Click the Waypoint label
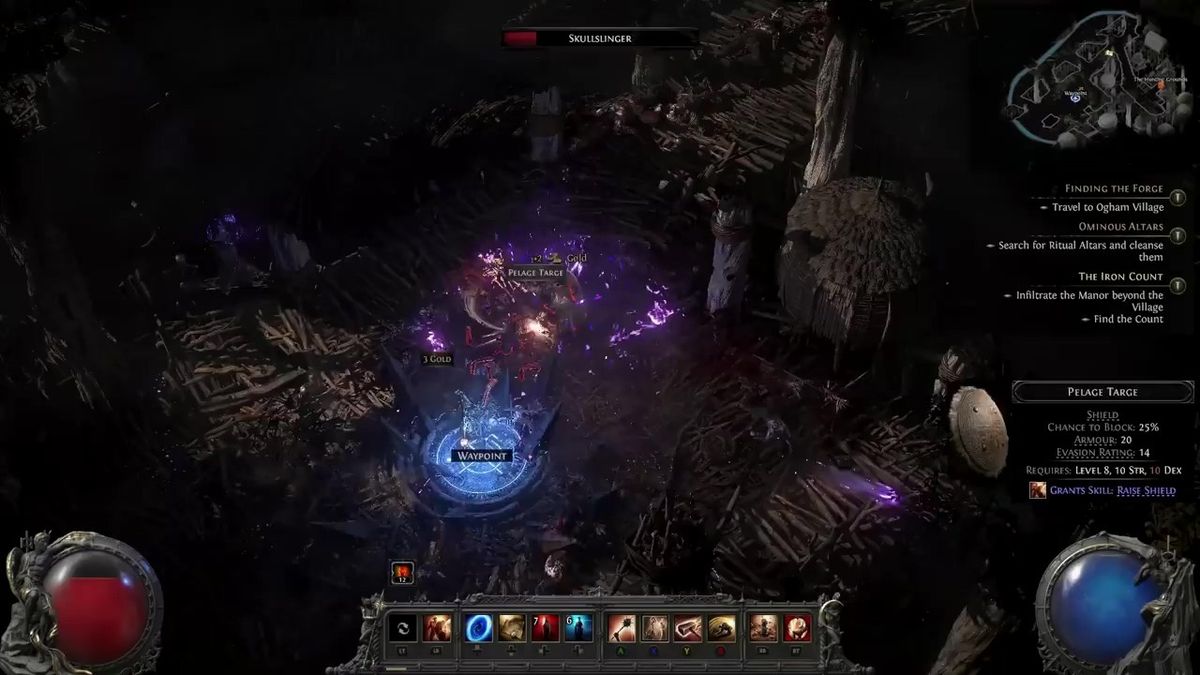The image size is (1200, 675). pos(481,456)
